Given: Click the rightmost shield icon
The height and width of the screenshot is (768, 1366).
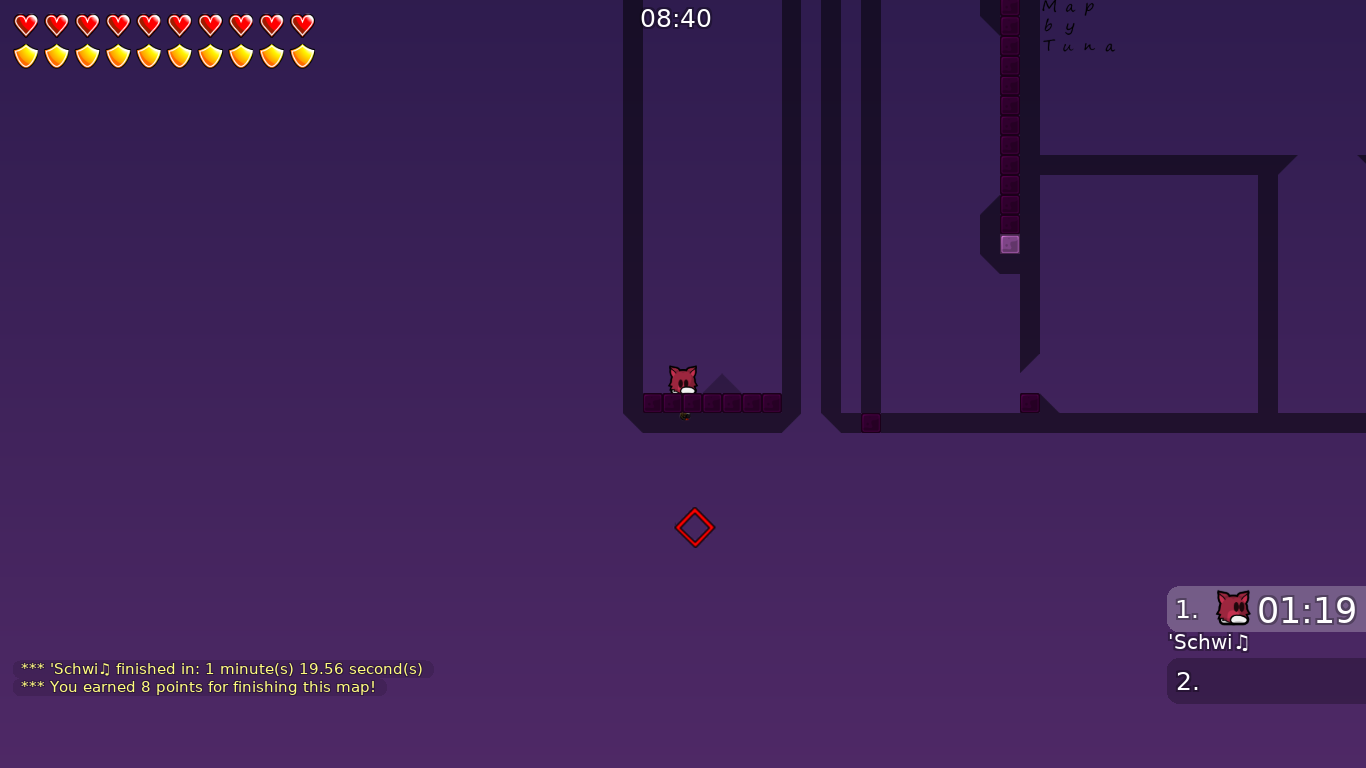Looking at the screenshot, I should click(x=300, y=56).
